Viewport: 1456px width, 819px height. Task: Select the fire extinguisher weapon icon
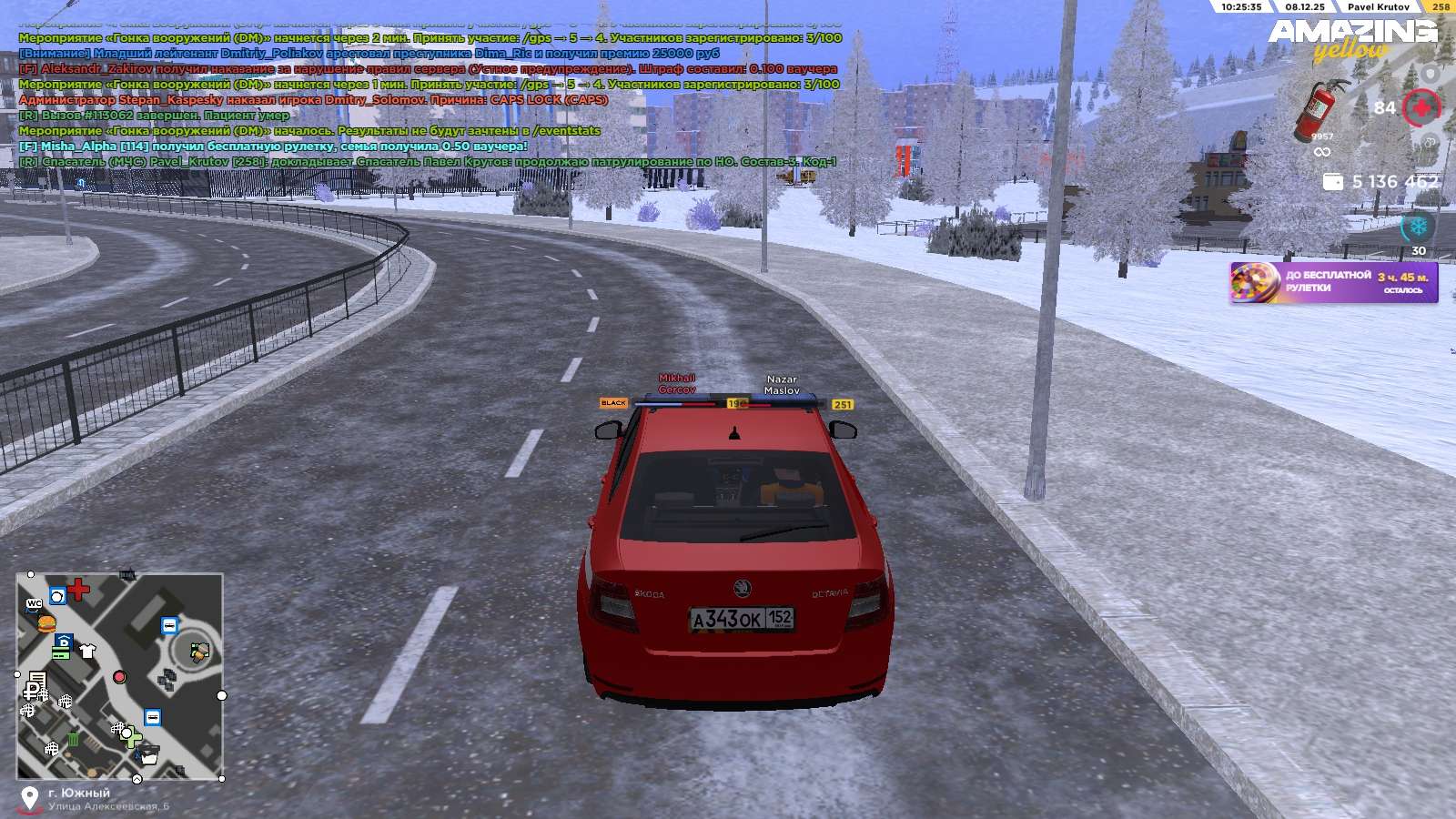(1319, 108)
